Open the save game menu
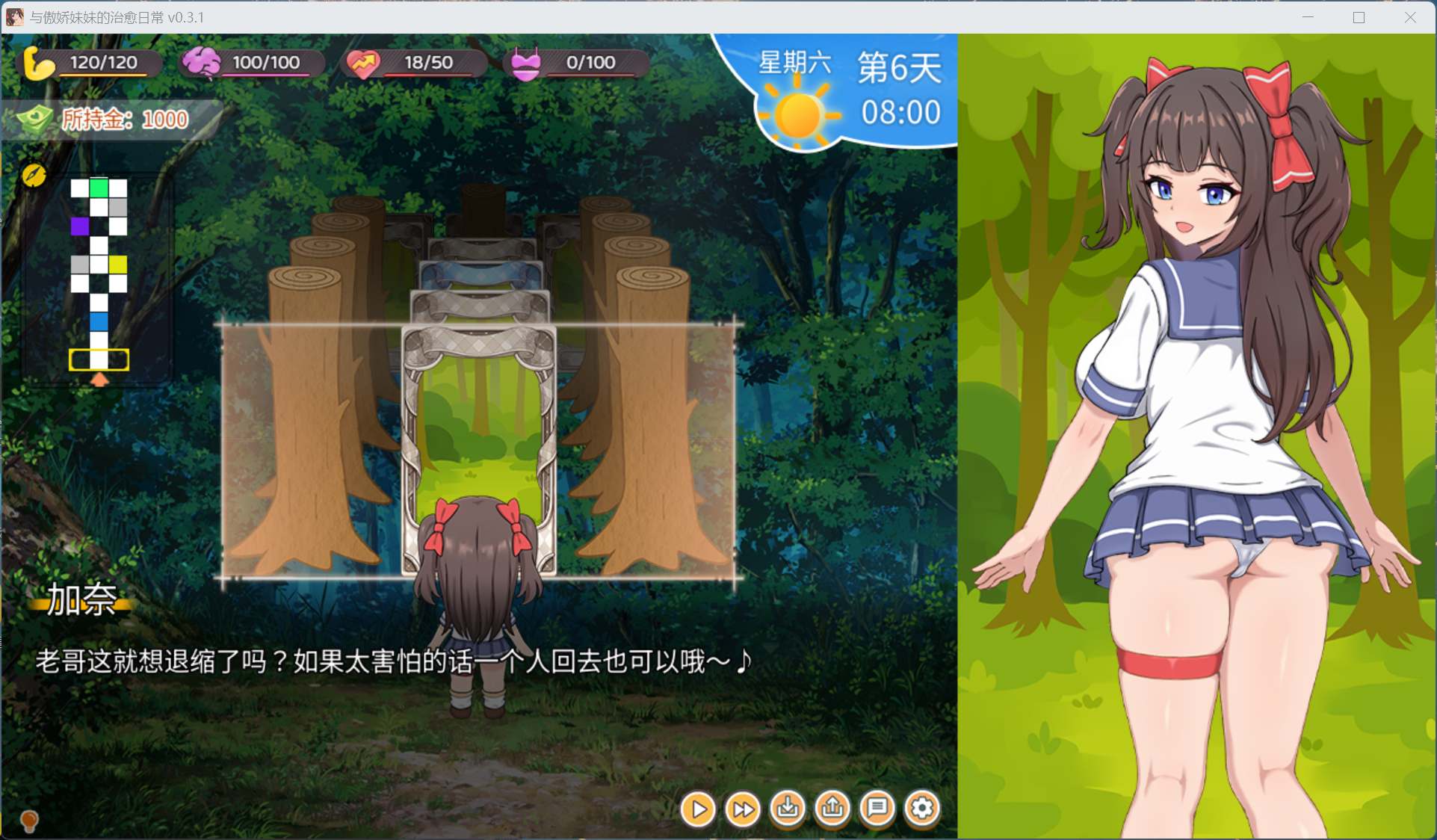 coord(787,809)
